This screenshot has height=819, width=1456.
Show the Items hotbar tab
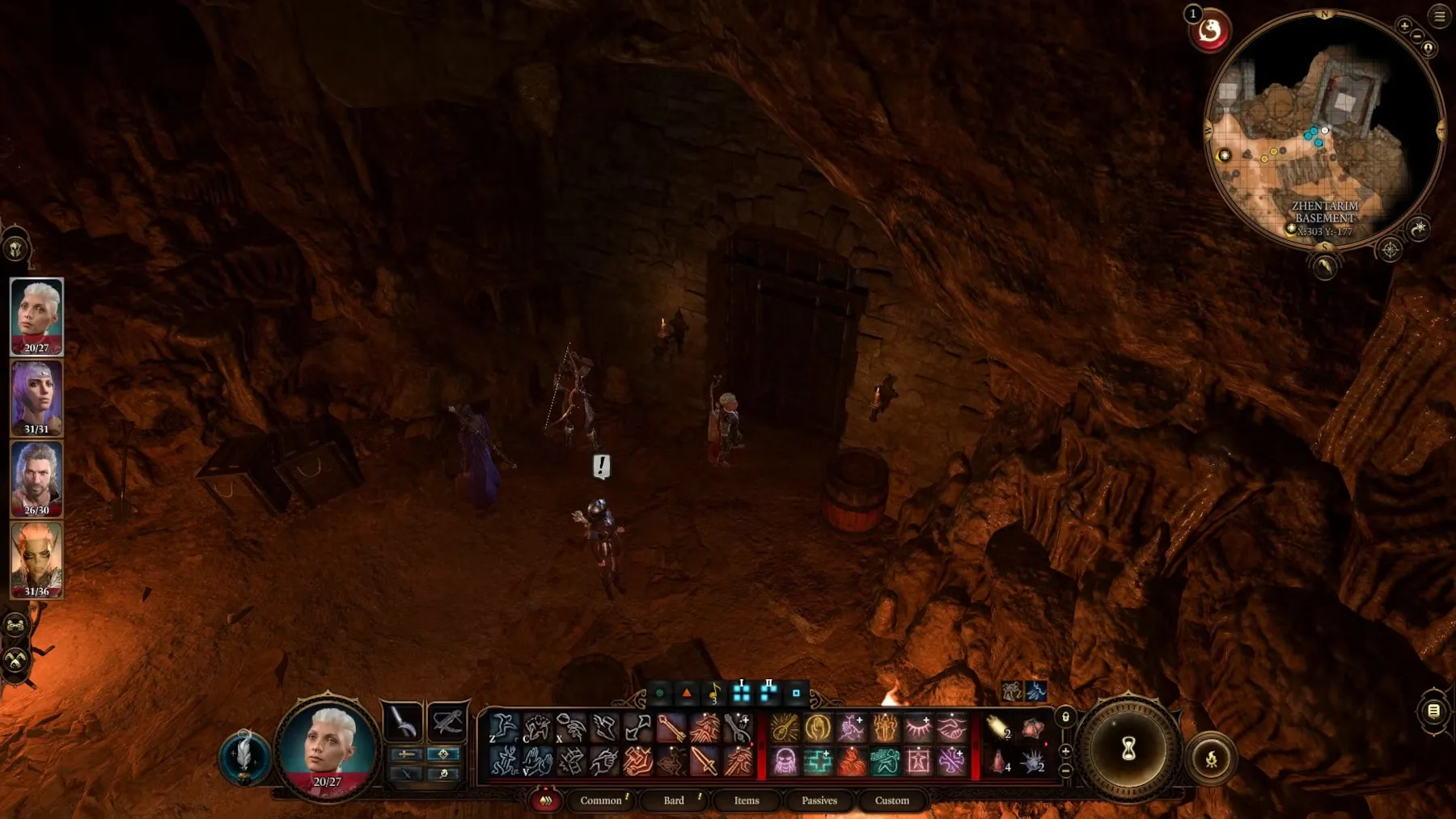pyautogui.click(x=746, y=800)
